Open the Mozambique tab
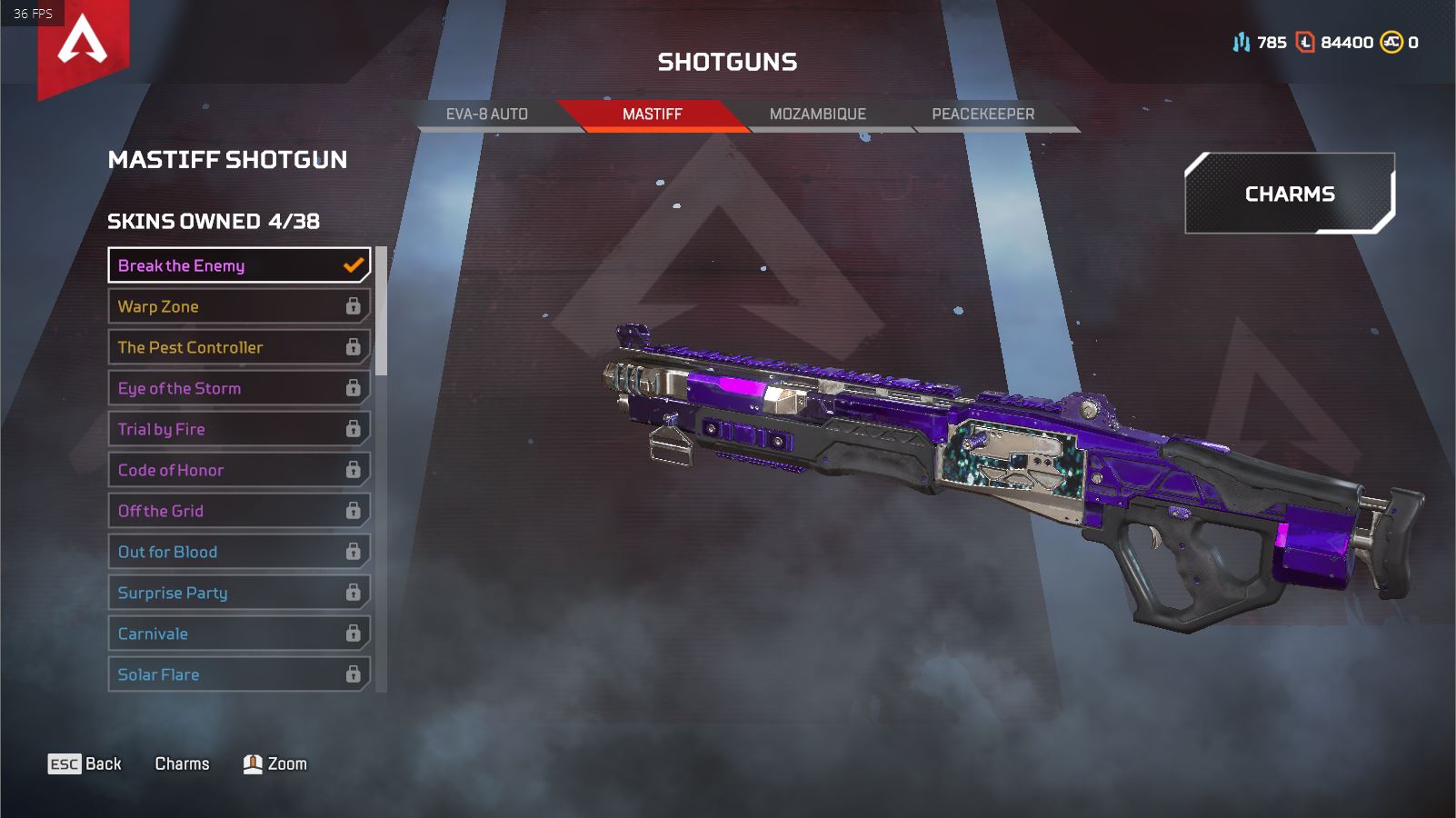 coord(817,115)
